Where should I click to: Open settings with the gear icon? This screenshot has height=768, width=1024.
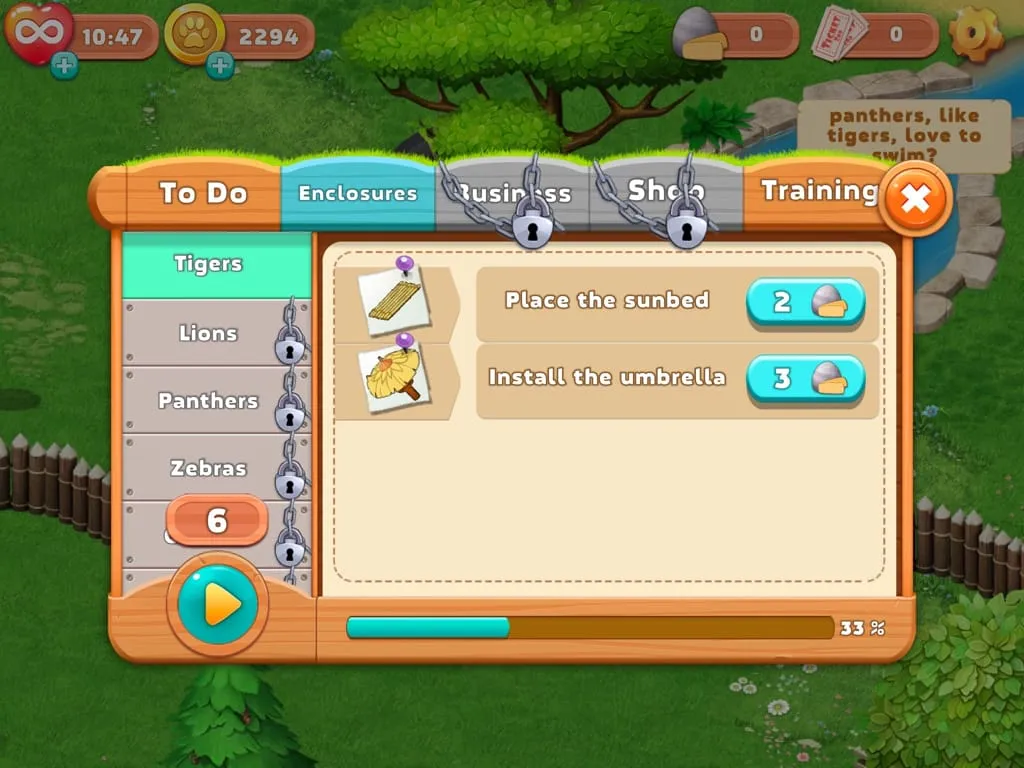[976, 34]
